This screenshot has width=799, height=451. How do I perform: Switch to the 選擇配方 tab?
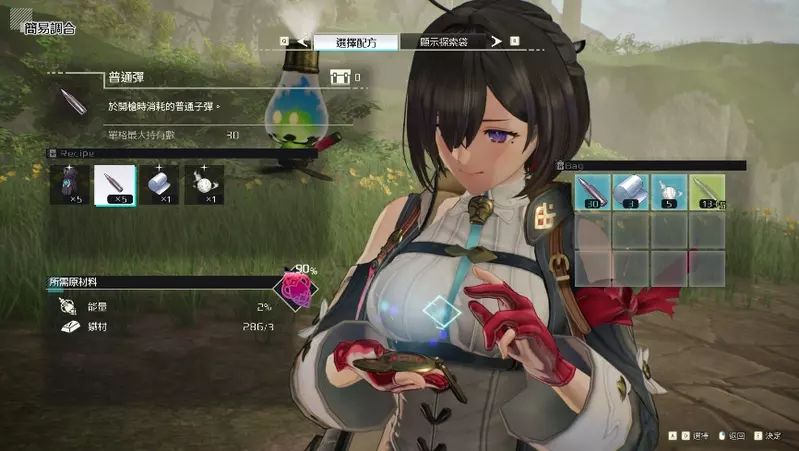[356, 42]
